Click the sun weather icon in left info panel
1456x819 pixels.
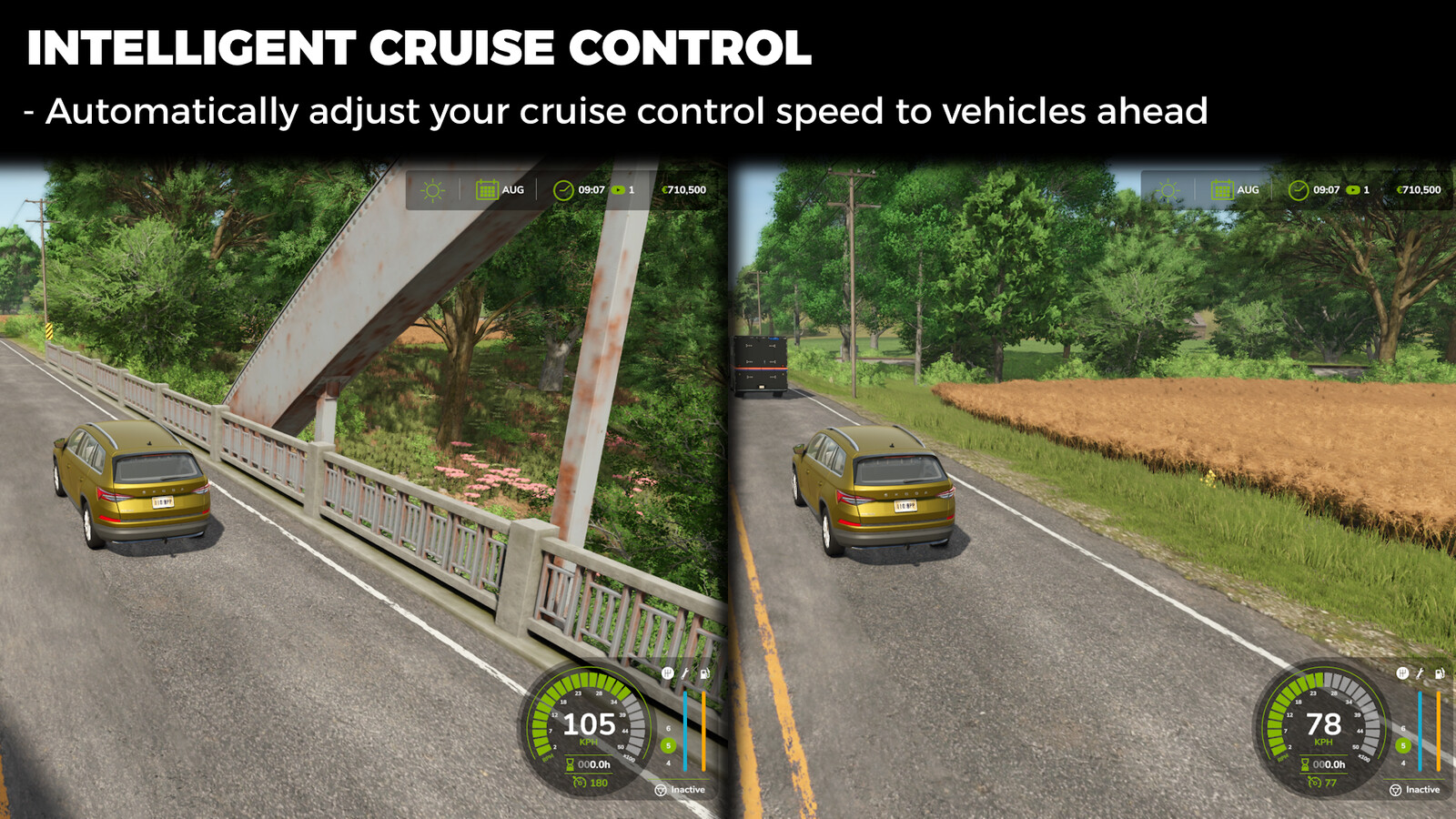432,190
